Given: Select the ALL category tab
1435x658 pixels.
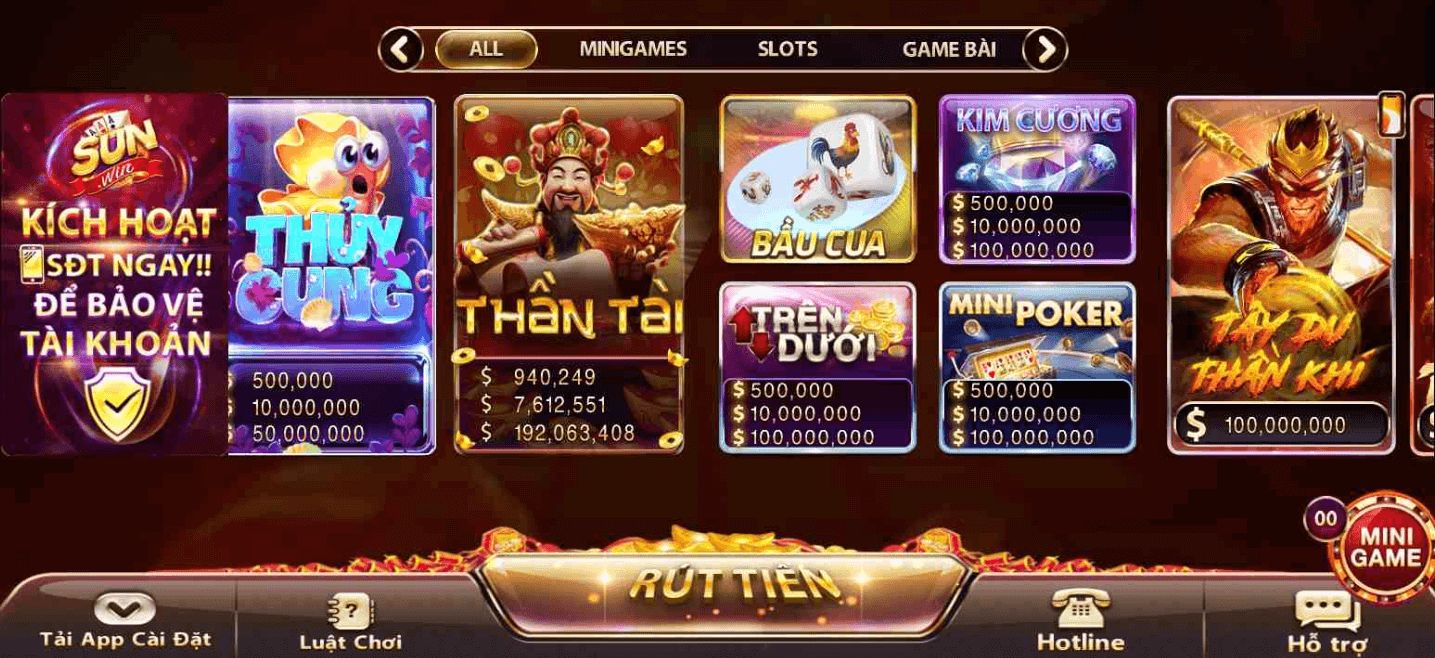Looking at the screenshot, I should pos(486,49).
